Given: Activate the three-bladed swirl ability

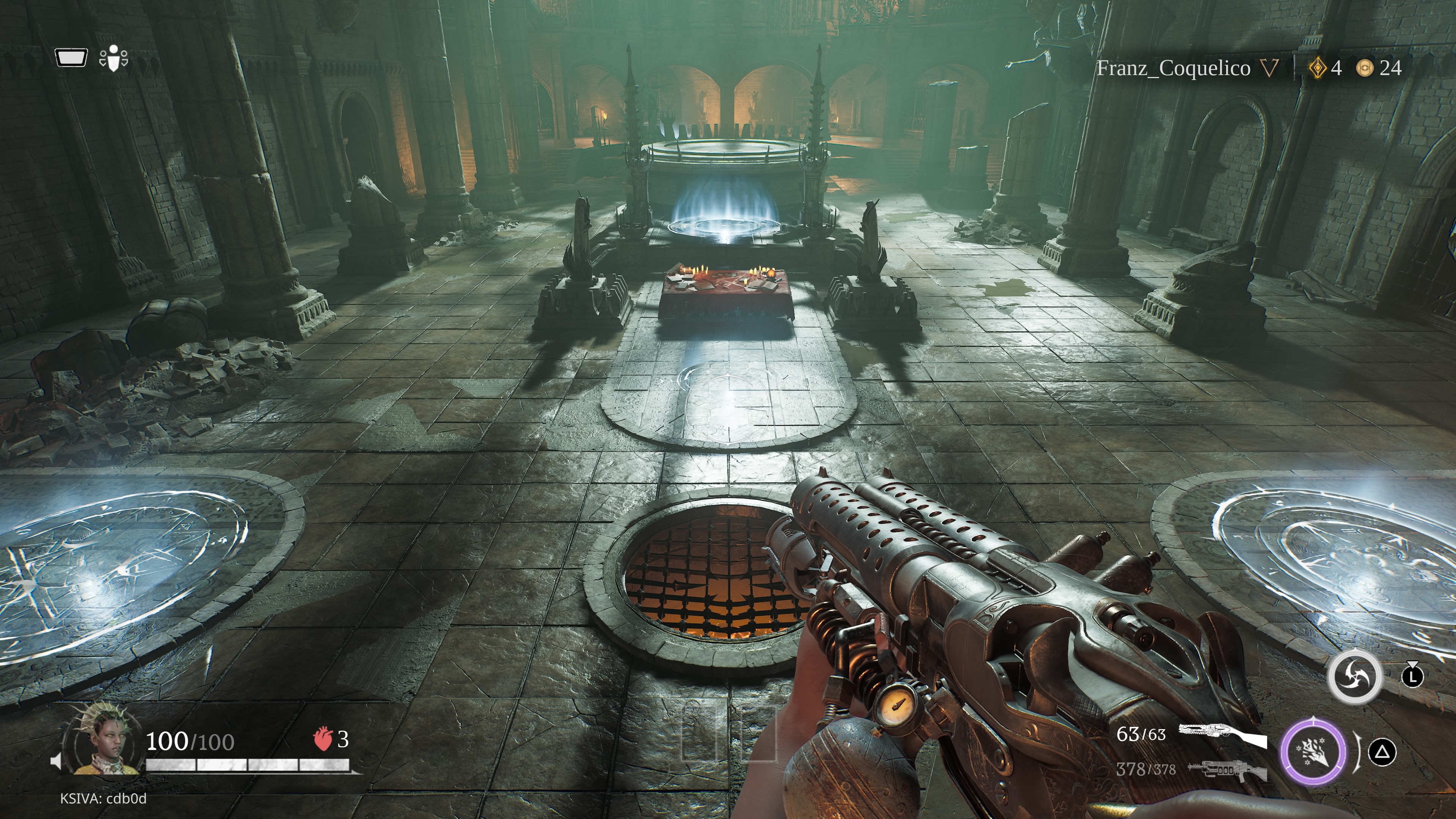Looking at the screenshot, I should (x=1354, y=676).
